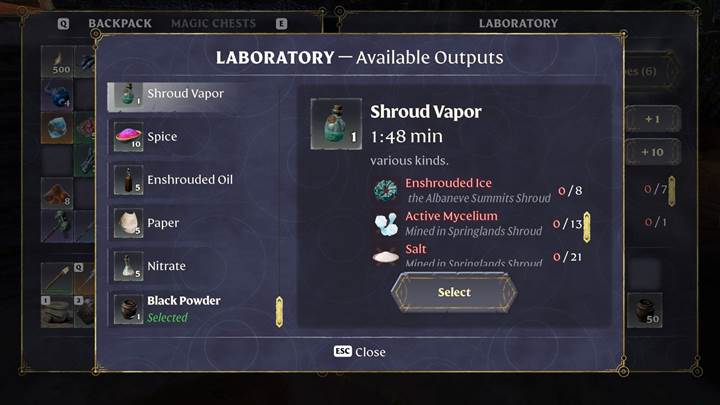
Task: Click the Active Mycelium ingredient row
Action: click(x=470, y=223)
